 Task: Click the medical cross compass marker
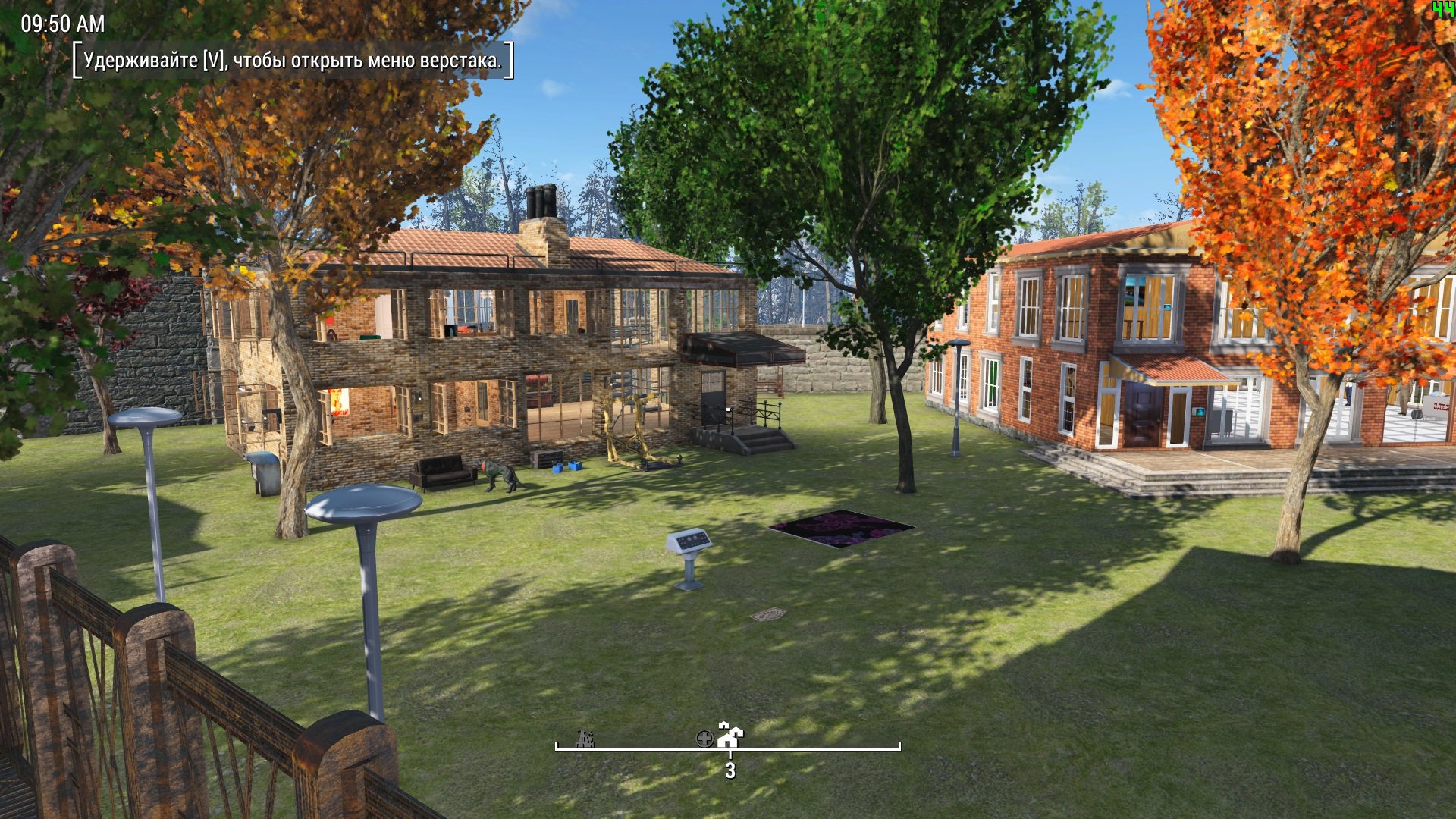(704, 738)
